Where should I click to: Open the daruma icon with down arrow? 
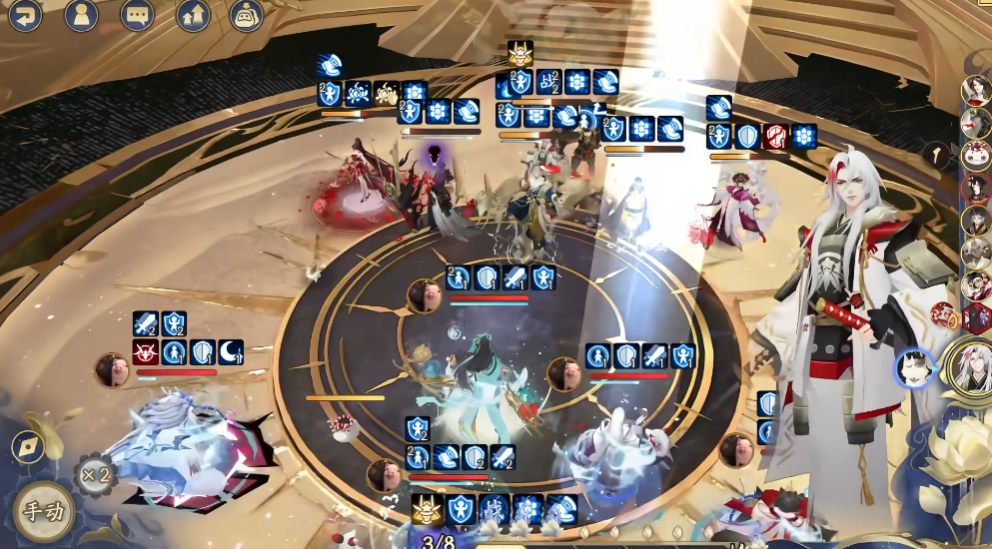click(x=246, y=15)
